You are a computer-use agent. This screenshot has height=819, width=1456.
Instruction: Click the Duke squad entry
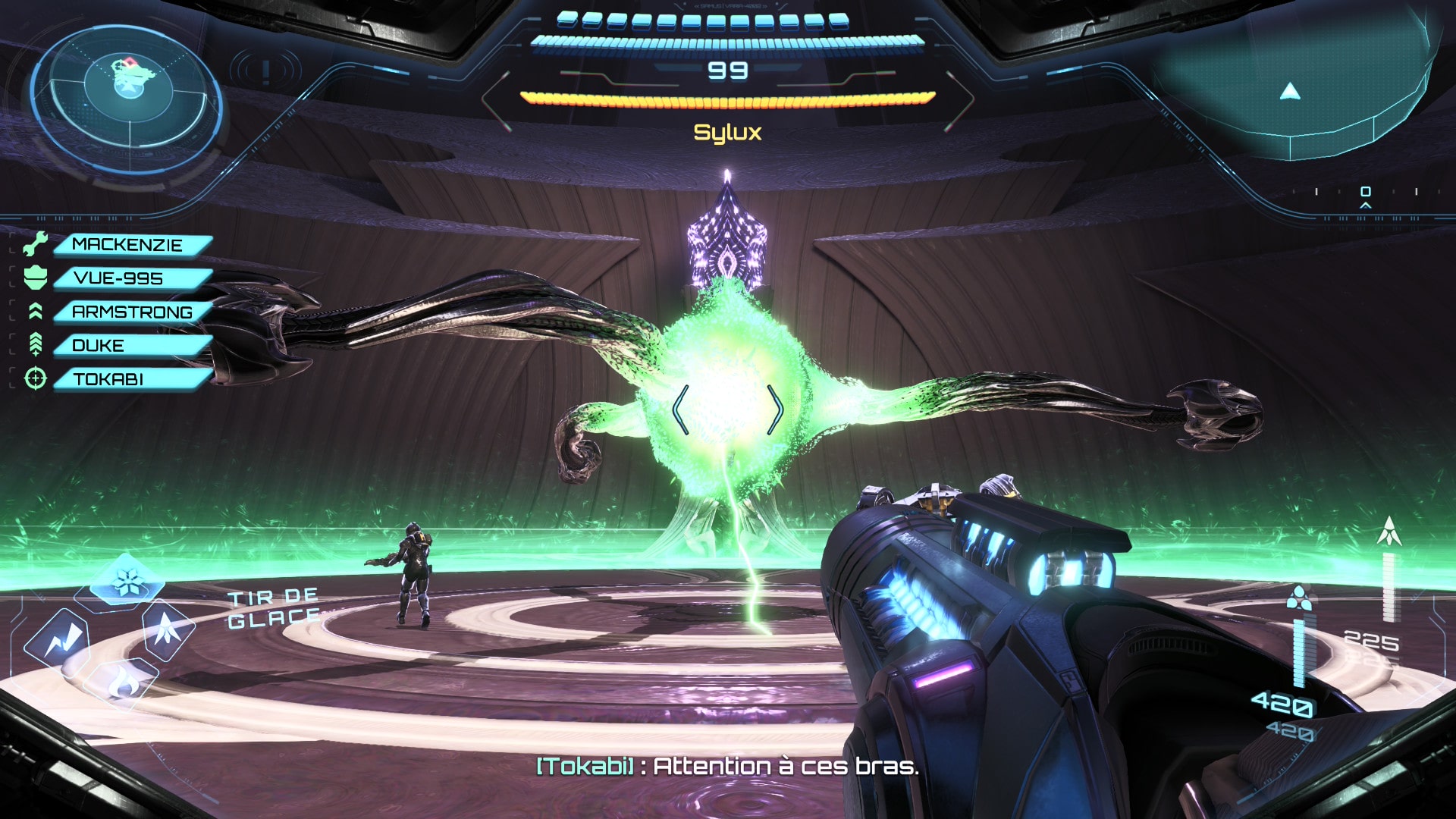[99, 345]
